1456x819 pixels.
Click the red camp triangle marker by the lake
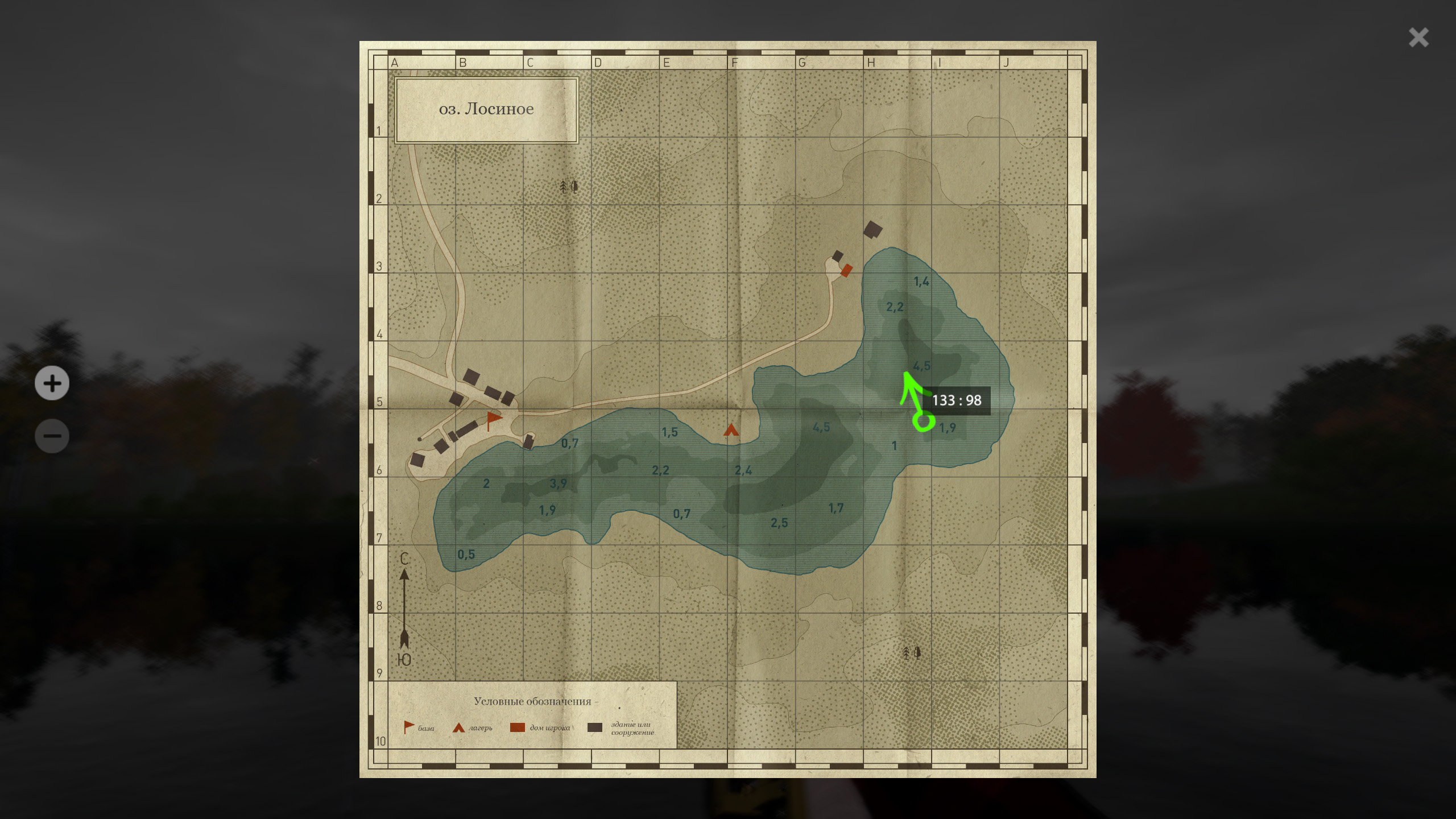click(731, 430)
